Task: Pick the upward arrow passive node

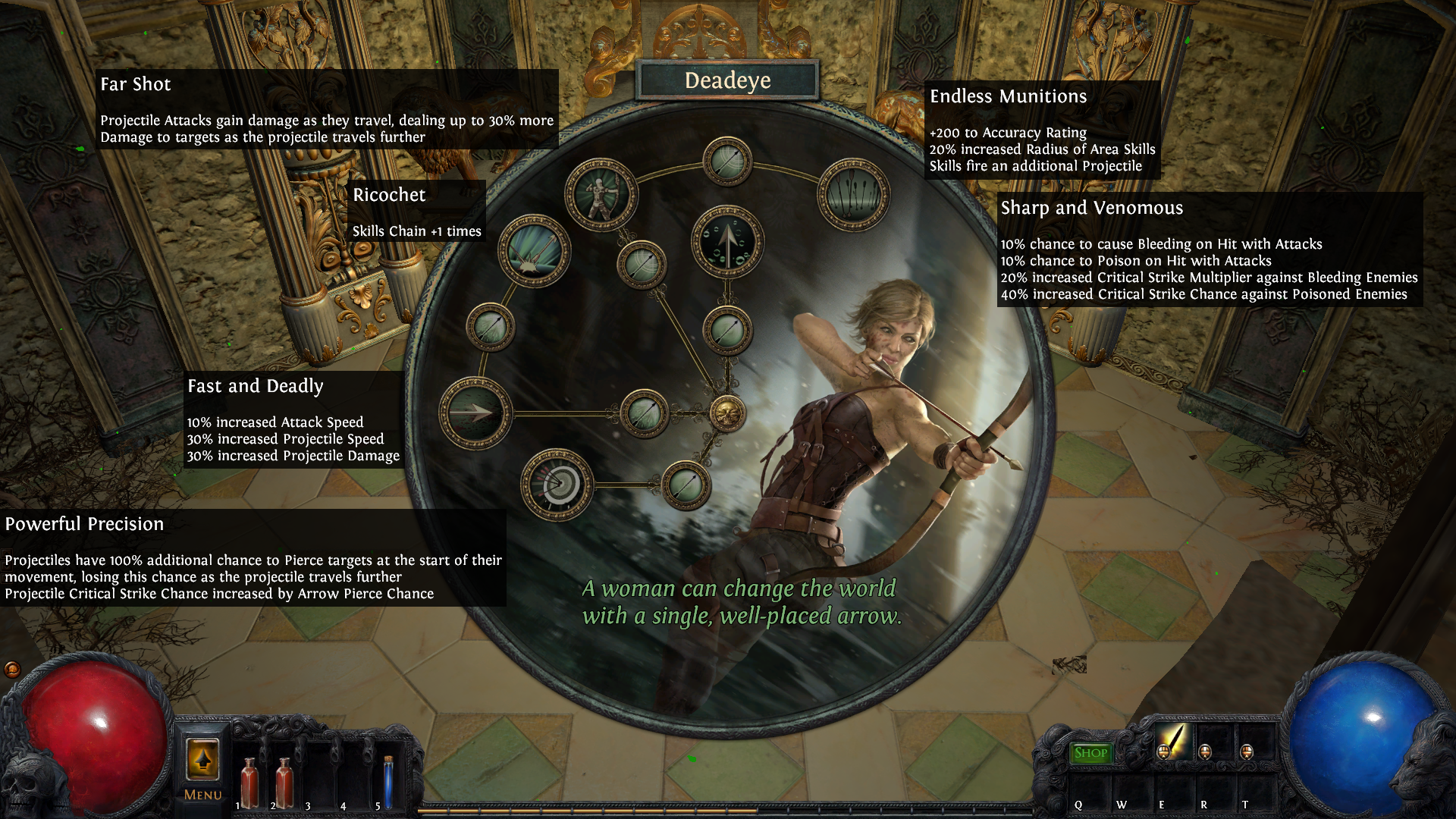Action: tap(726, 241)
